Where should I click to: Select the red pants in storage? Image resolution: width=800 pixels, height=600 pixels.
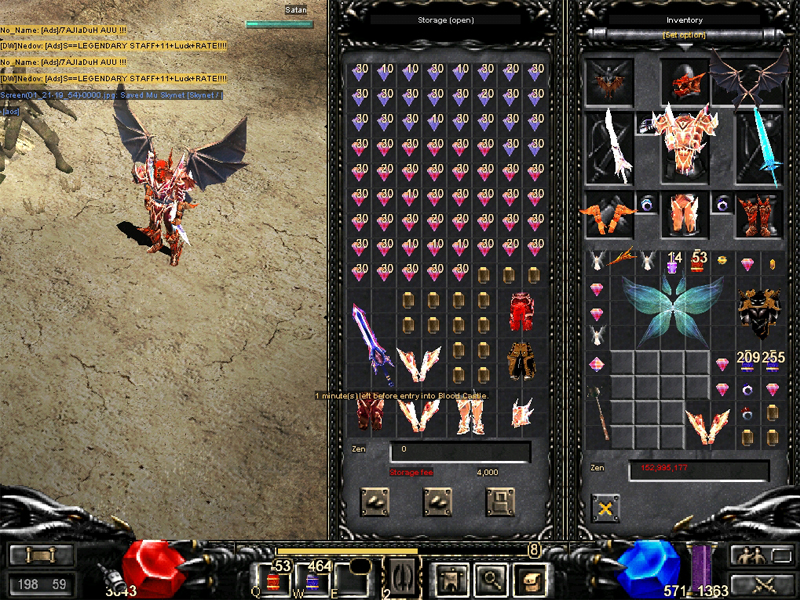(518, 311)
